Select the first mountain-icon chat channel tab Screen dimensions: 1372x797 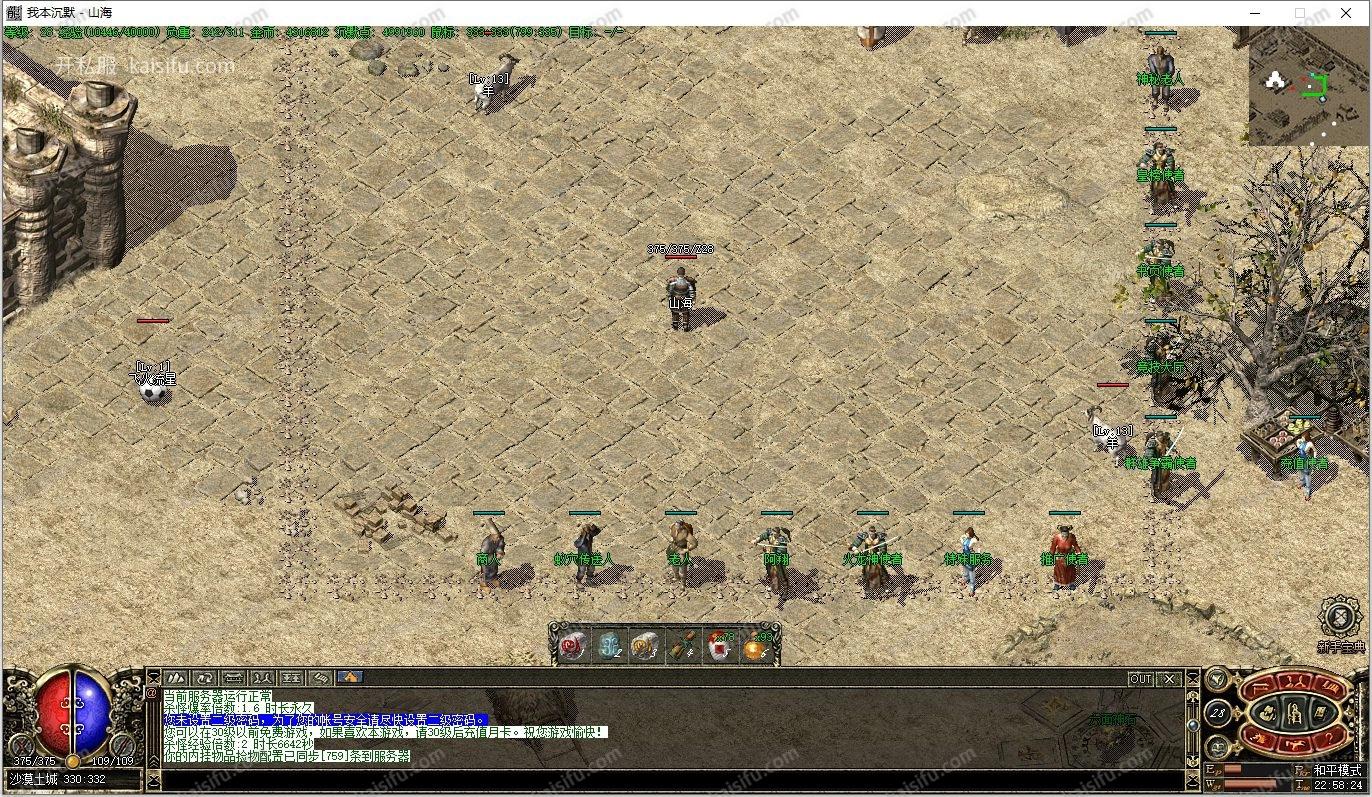(x=176, y=678)
